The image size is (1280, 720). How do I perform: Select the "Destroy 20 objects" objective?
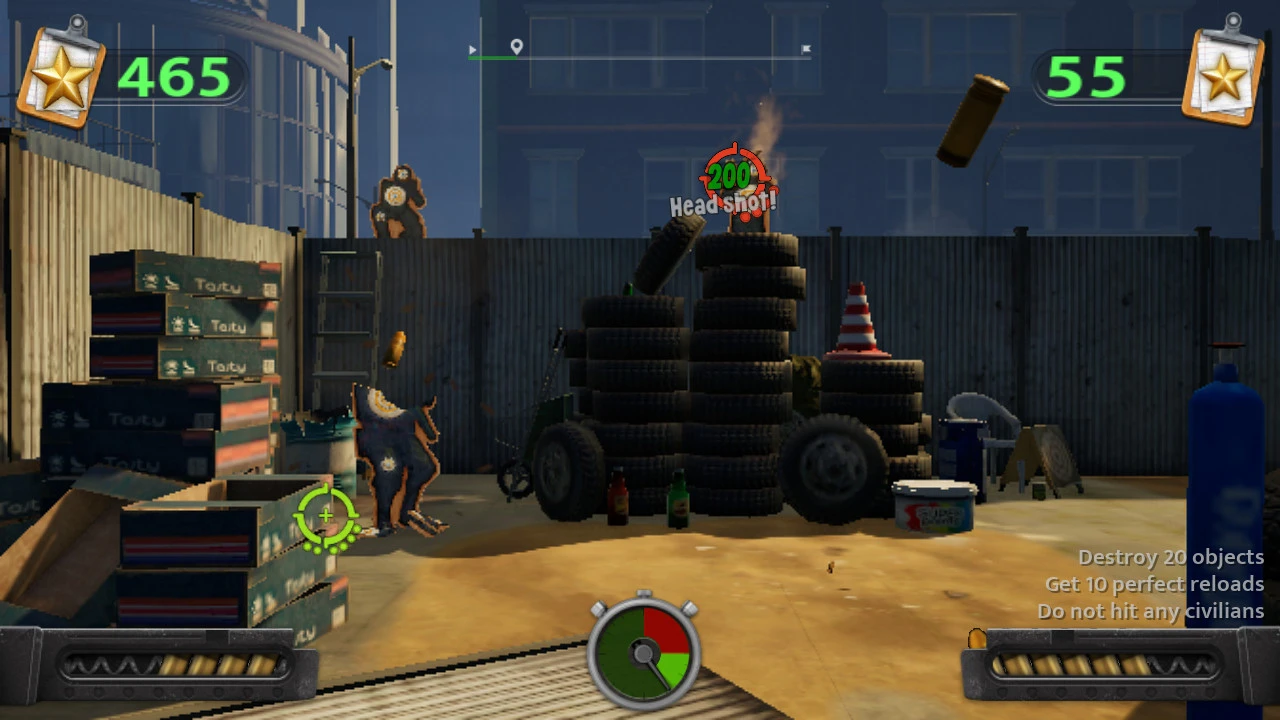pyautogui.click(x=1170, y=557)
